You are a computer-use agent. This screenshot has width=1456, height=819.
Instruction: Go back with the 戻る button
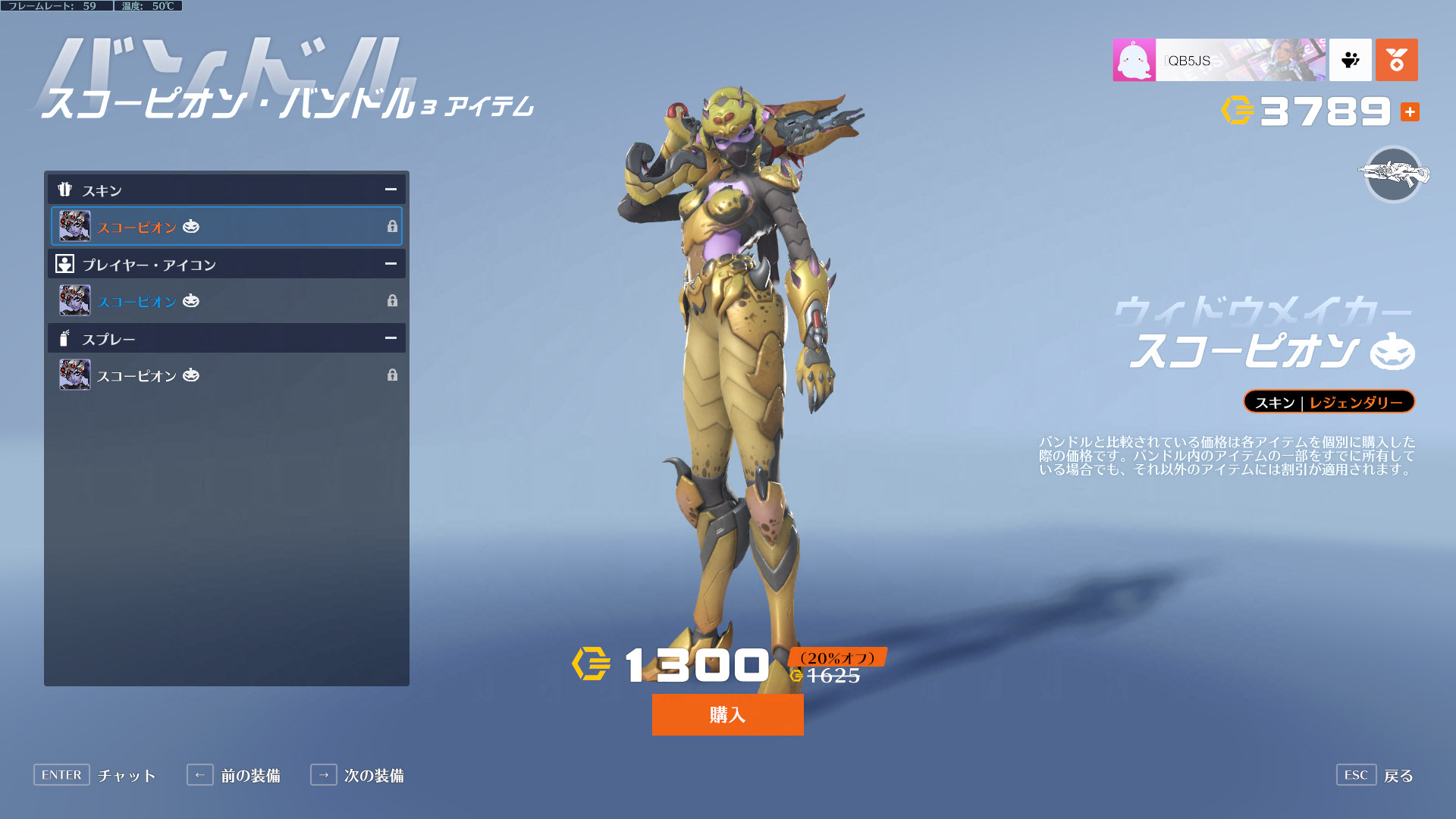pyautogui.click(x=1376, y=775)
